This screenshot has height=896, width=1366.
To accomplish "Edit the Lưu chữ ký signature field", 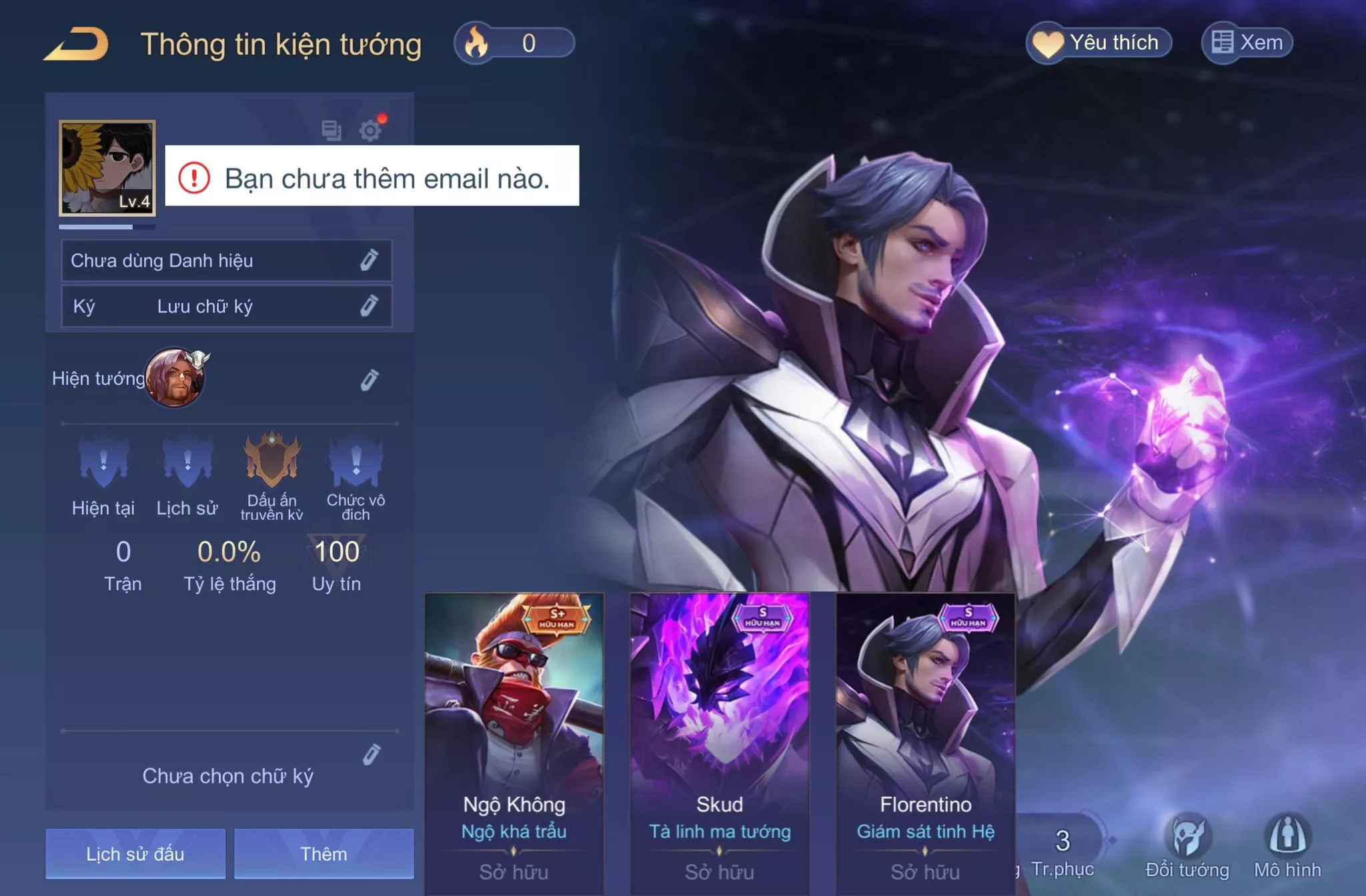I will [369, 306].
